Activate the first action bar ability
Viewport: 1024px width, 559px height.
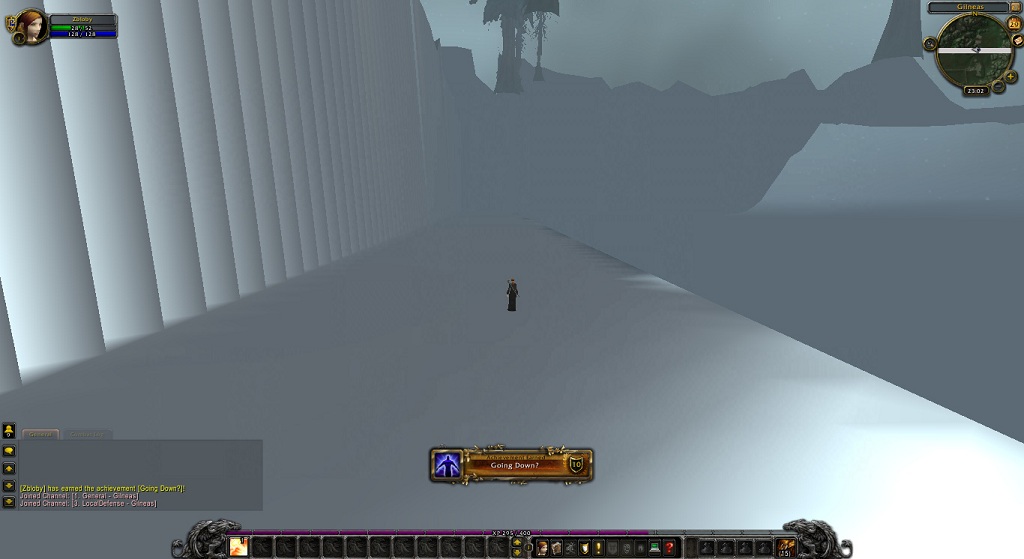click(239, 546)
